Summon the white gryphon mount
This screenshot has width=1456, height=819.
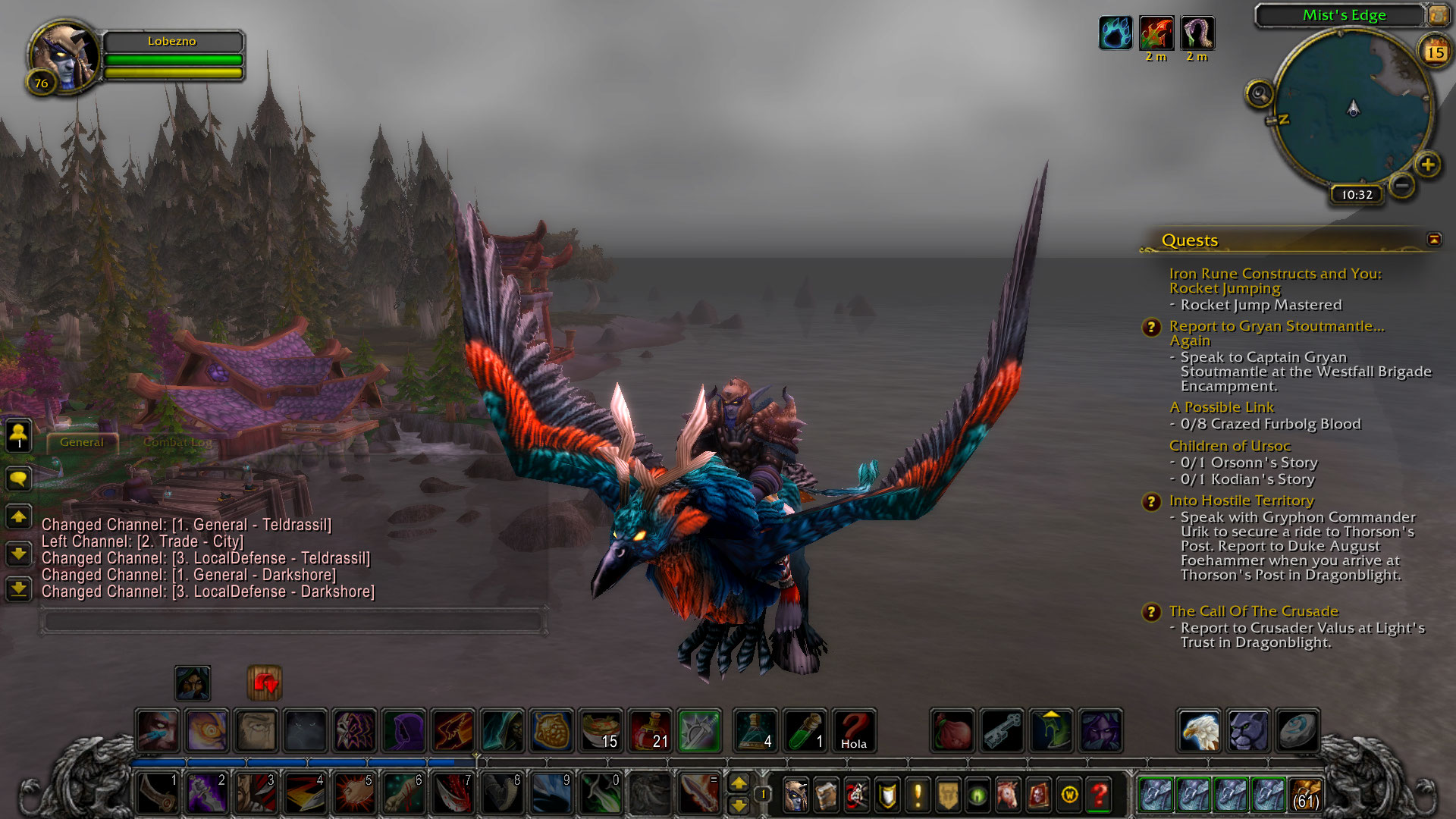pos(1199,731)
